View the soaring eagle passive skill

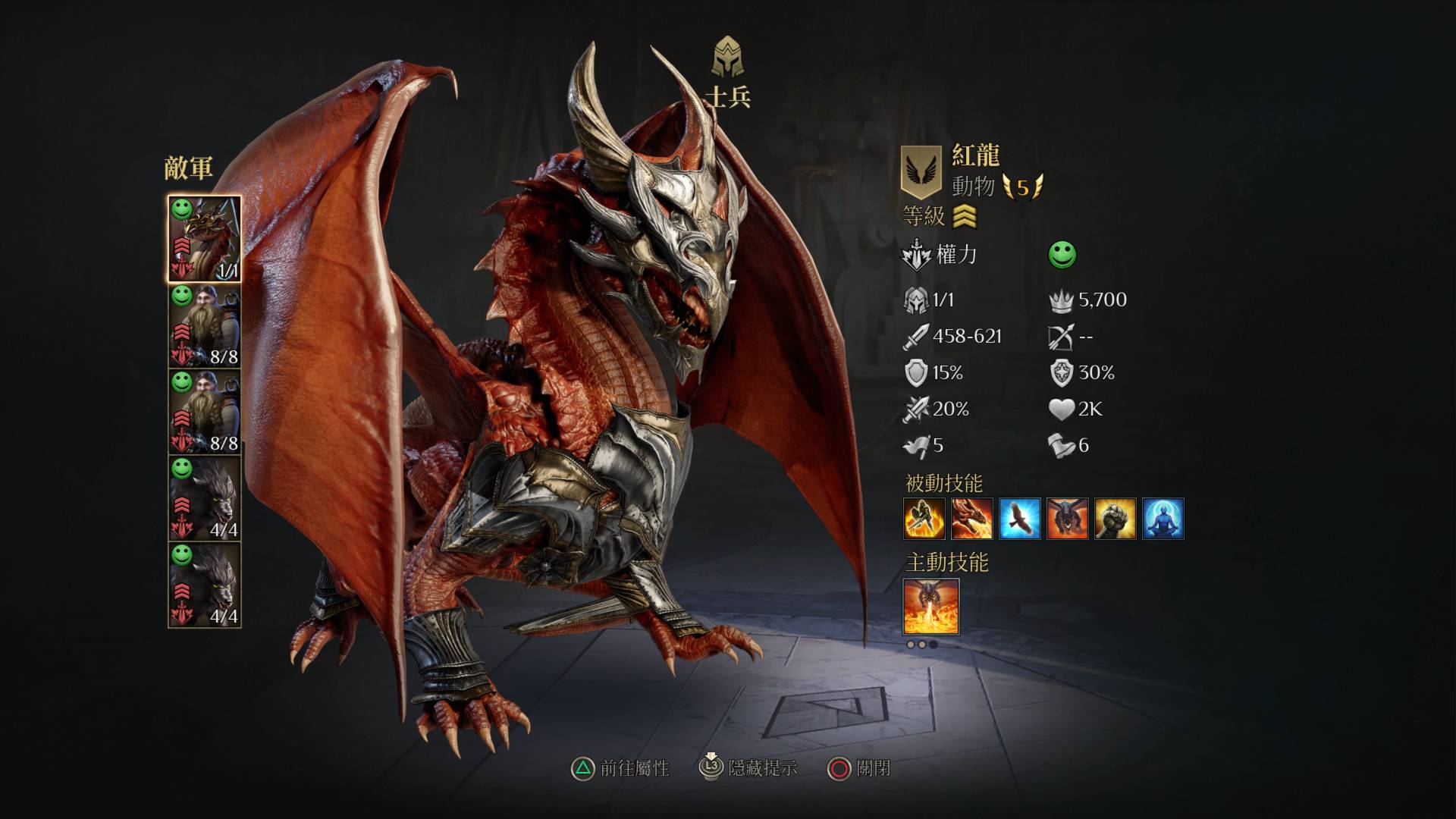point(1019,519)
